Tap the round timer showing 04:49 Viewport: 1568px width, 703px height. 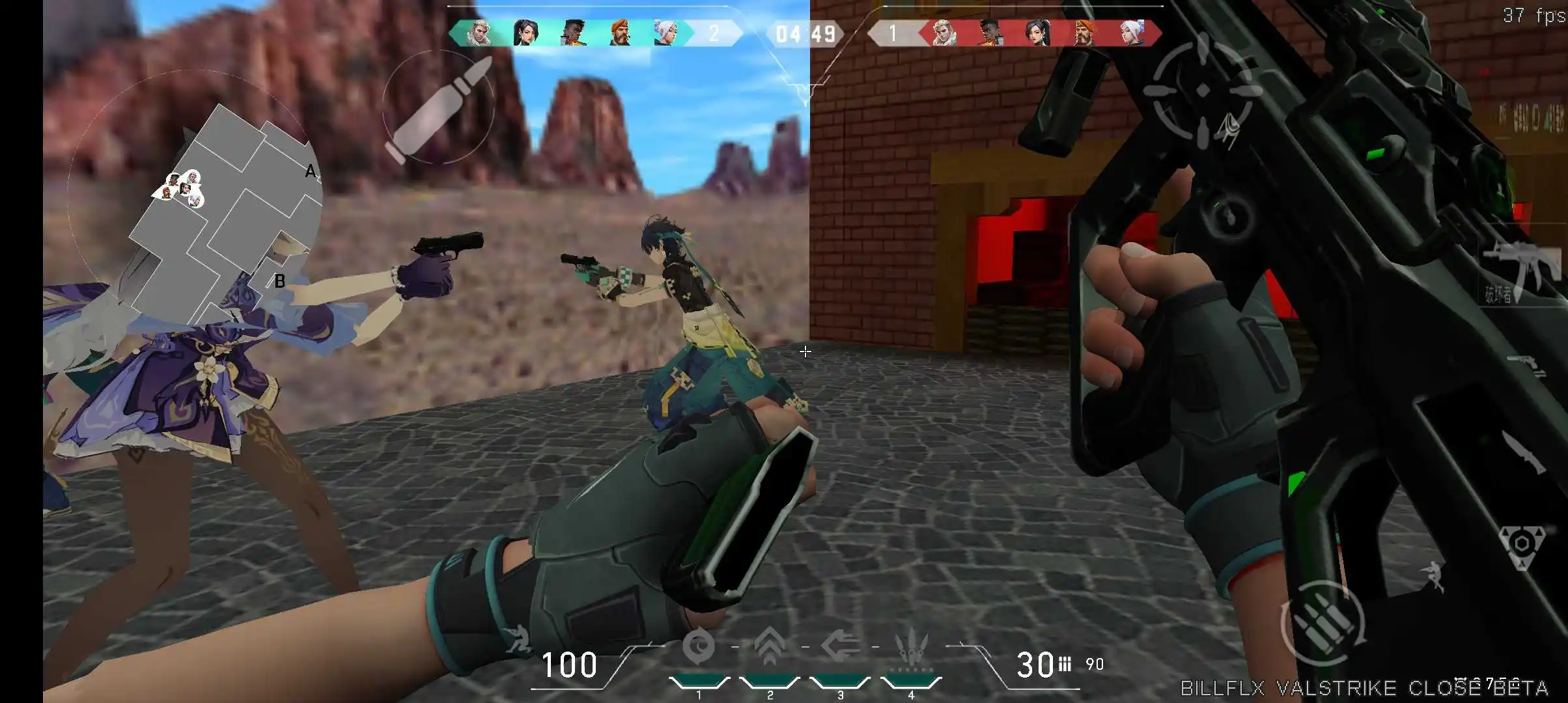802,34
